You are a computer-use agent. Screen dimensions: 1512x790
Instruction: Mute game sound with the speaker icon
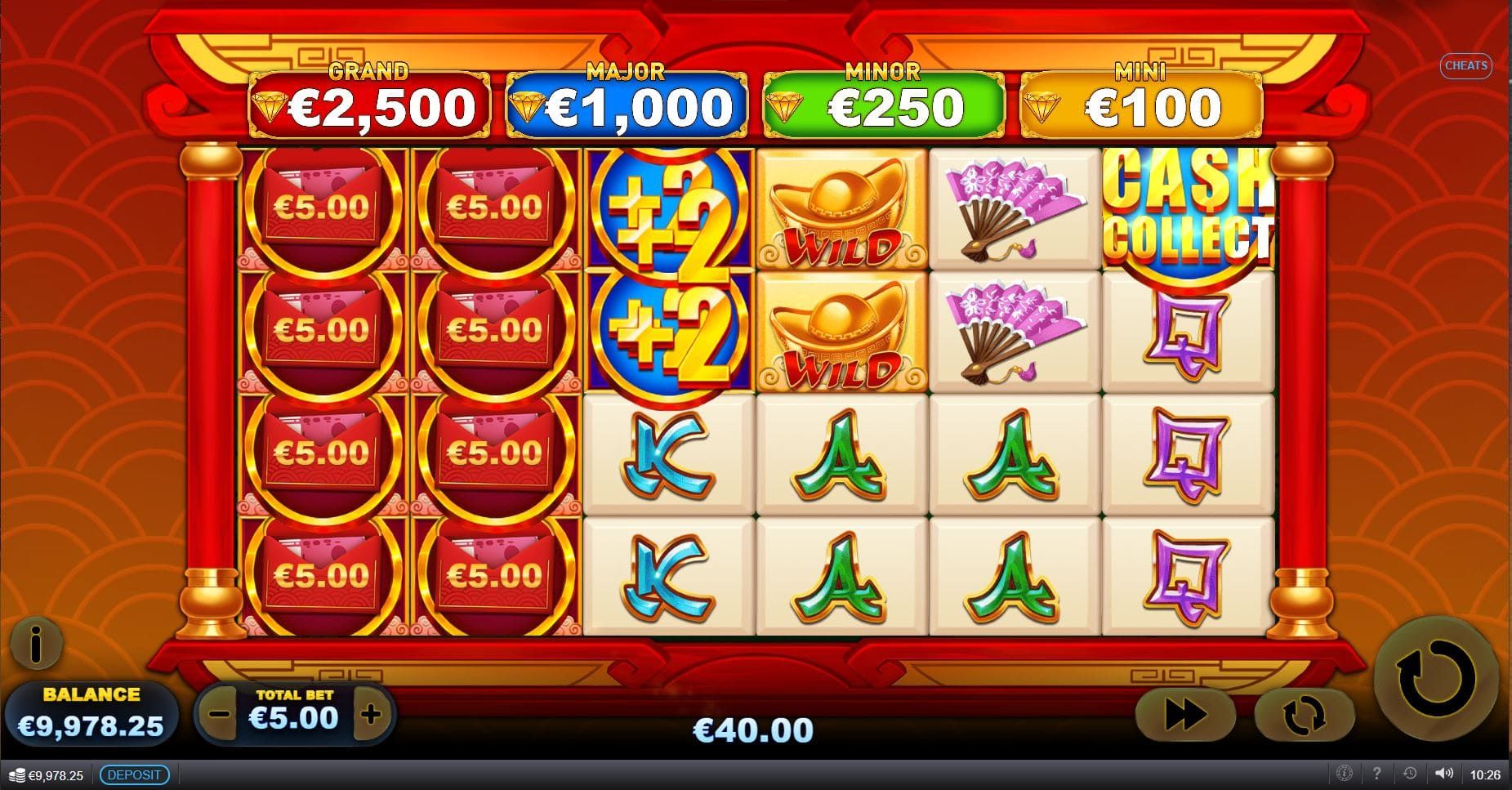point(1445,773)
